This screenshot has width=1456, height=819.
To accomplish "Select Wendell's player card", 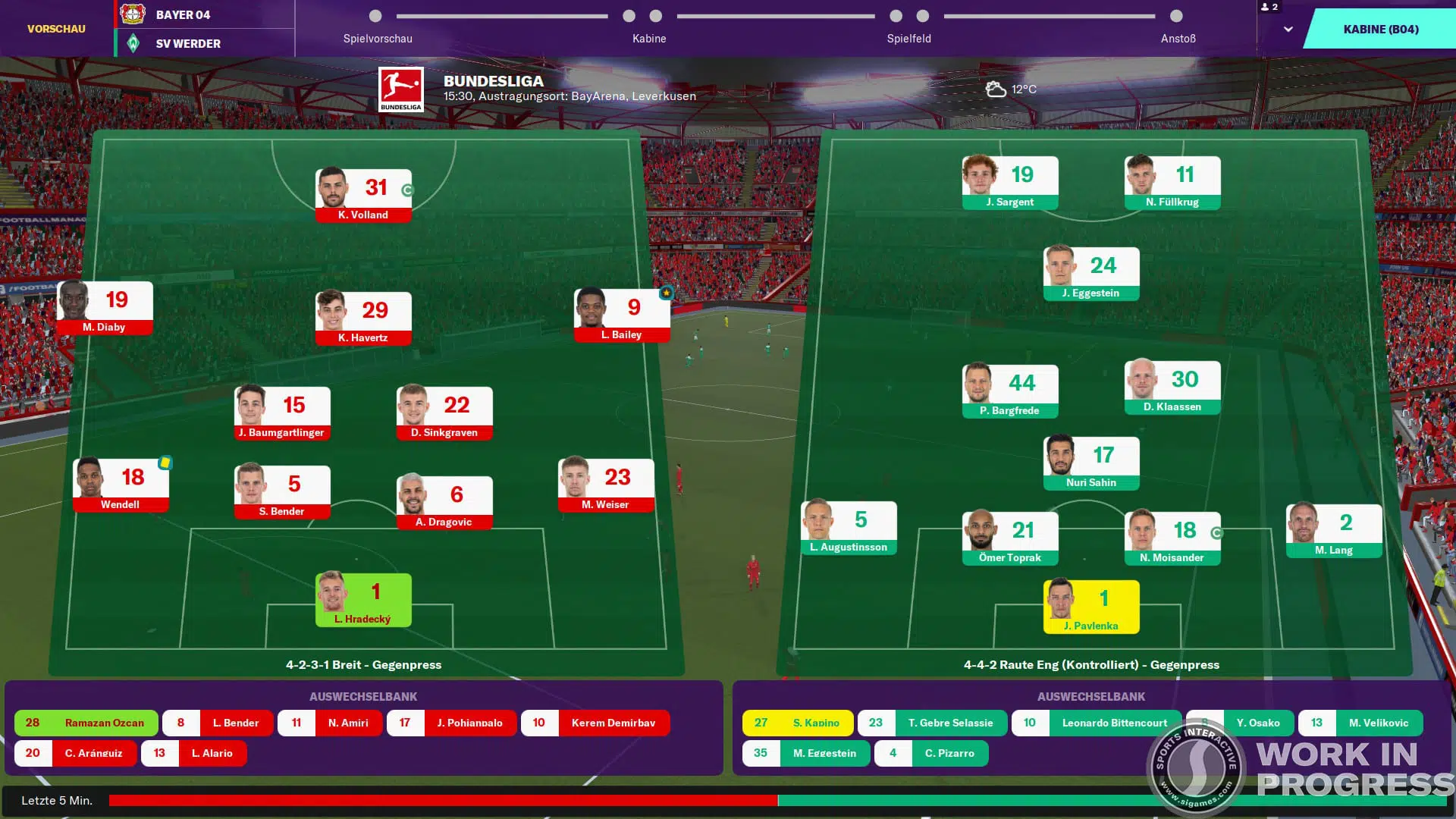I will 121,485.
